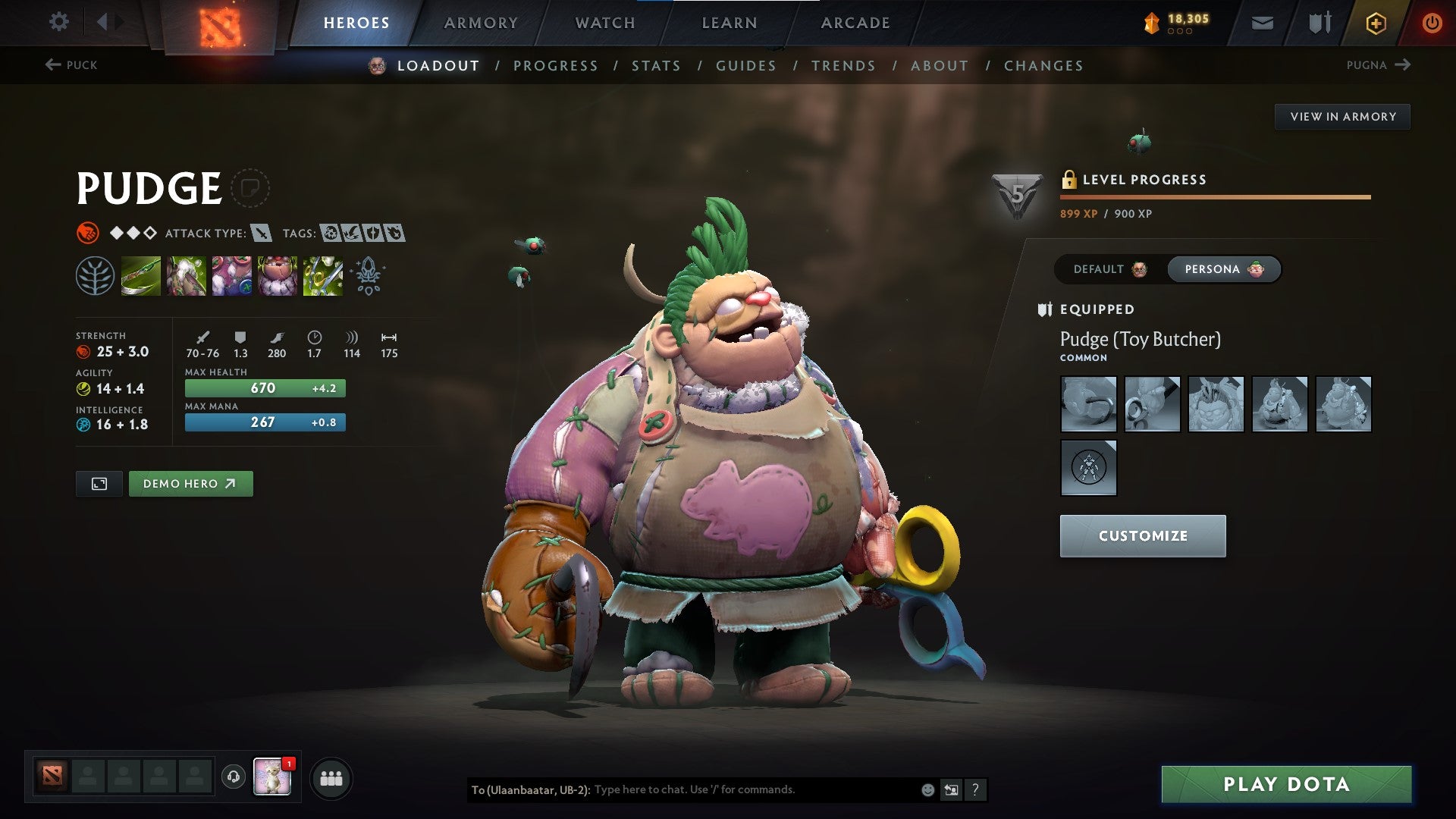Image resolution: width=1456 pixels, height=819 pixels.
Task: Toggle the melee attack type filter icon
Action: (261, 234)
